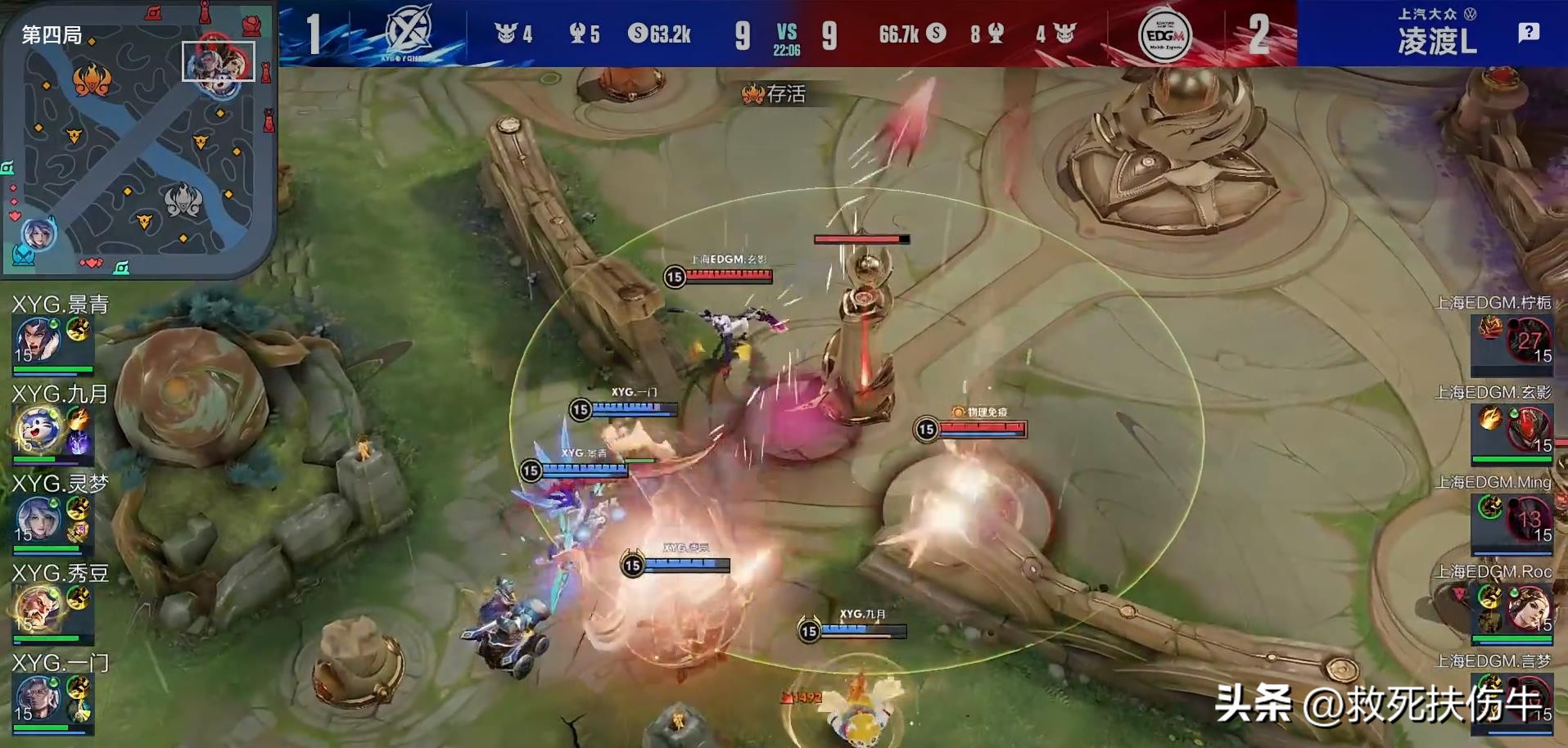
Task: Click the minimap in the corner
Action: (x=138, y=139)
